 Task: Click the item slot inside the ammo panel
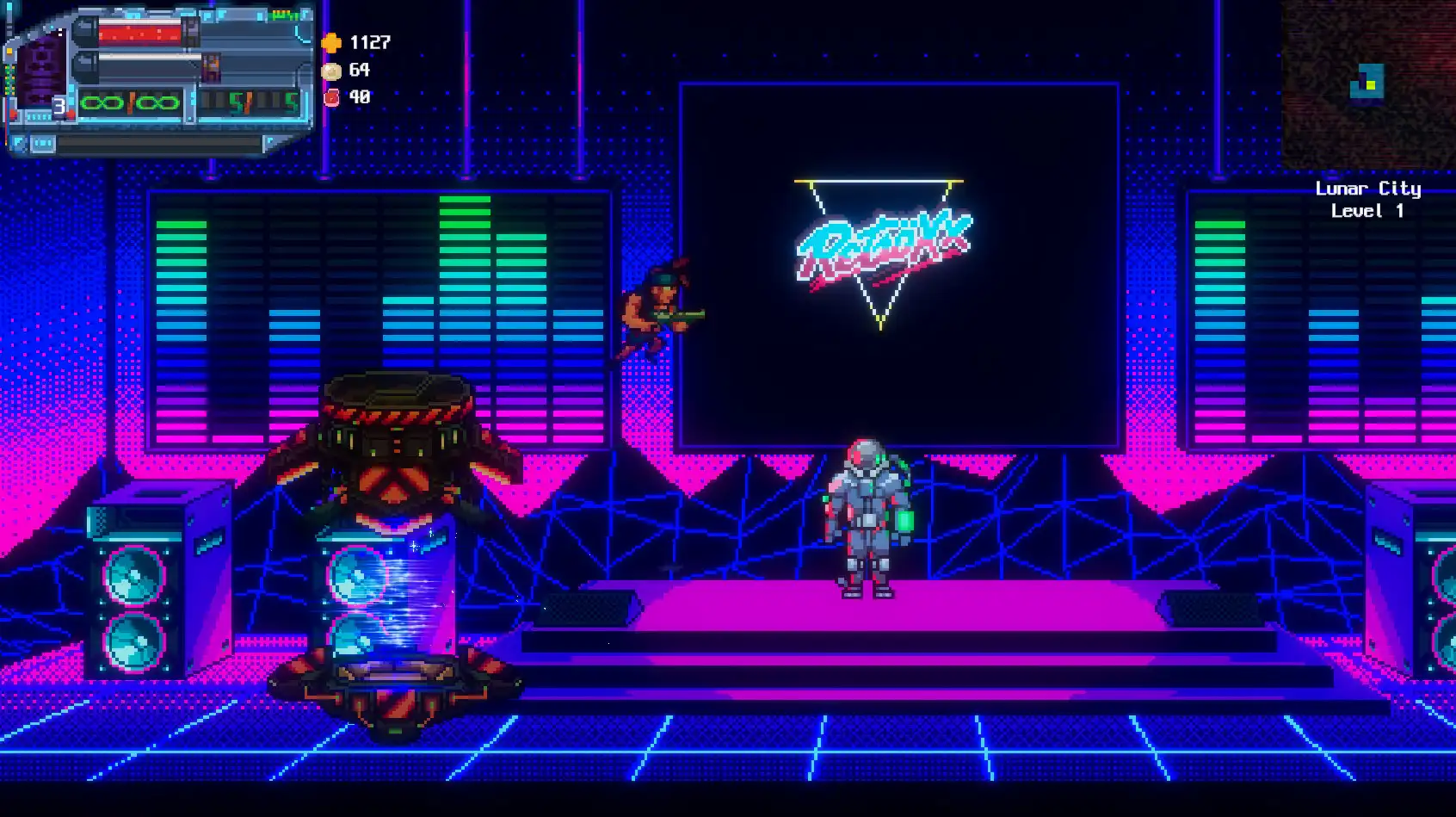click(213, 68)
